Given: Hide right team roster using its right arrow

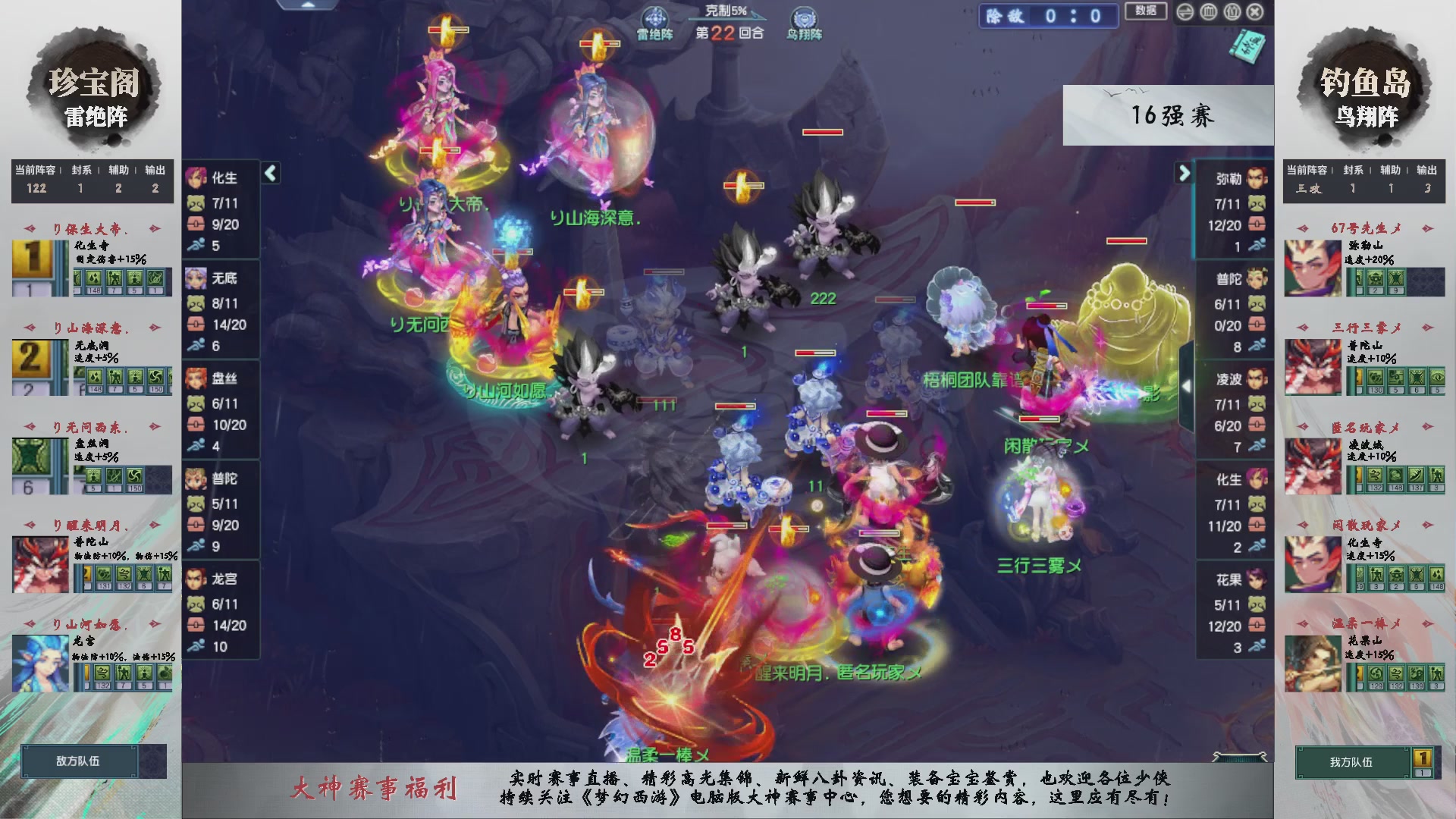Looking at the screenshot, I should pos(1185,173).
